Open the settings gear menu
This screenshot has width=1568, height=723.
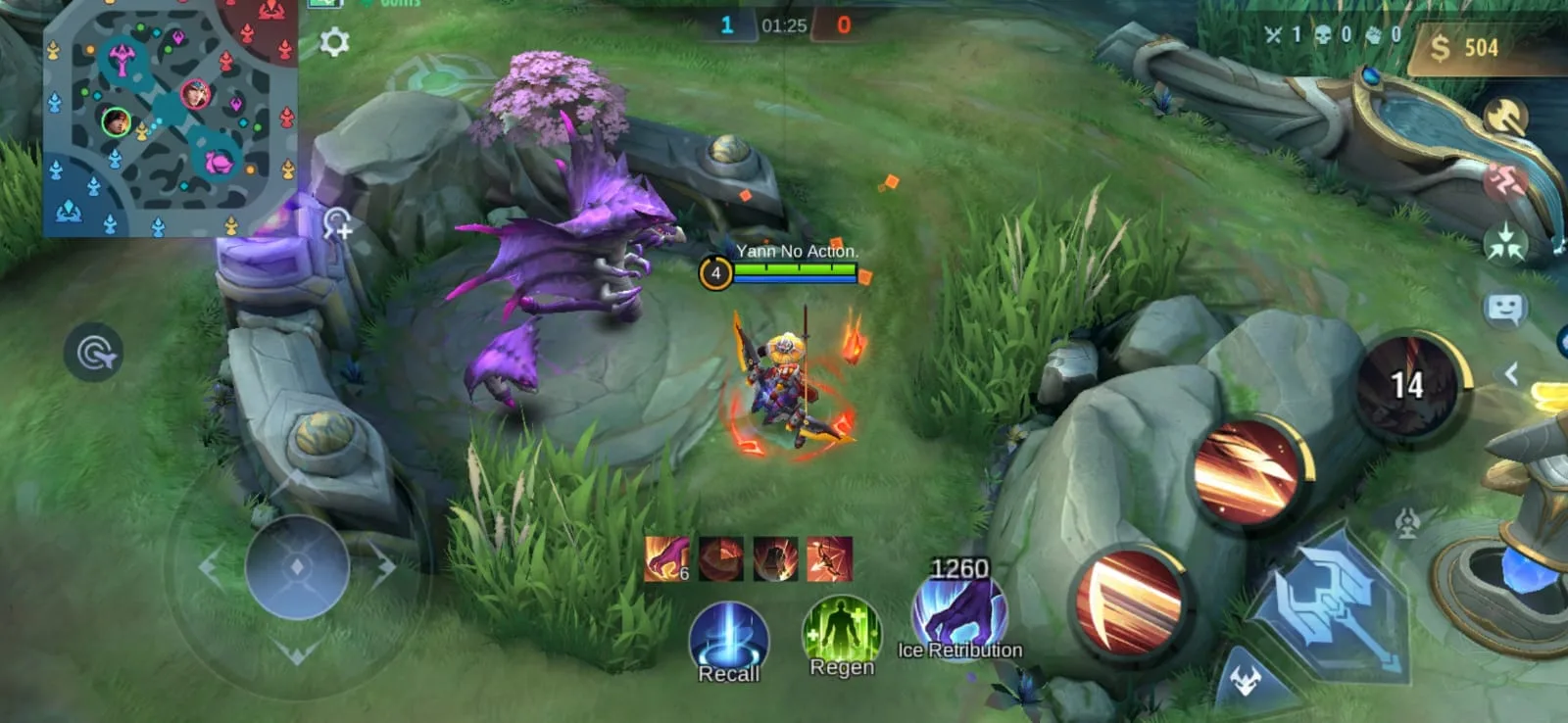(x=334, y=42)
